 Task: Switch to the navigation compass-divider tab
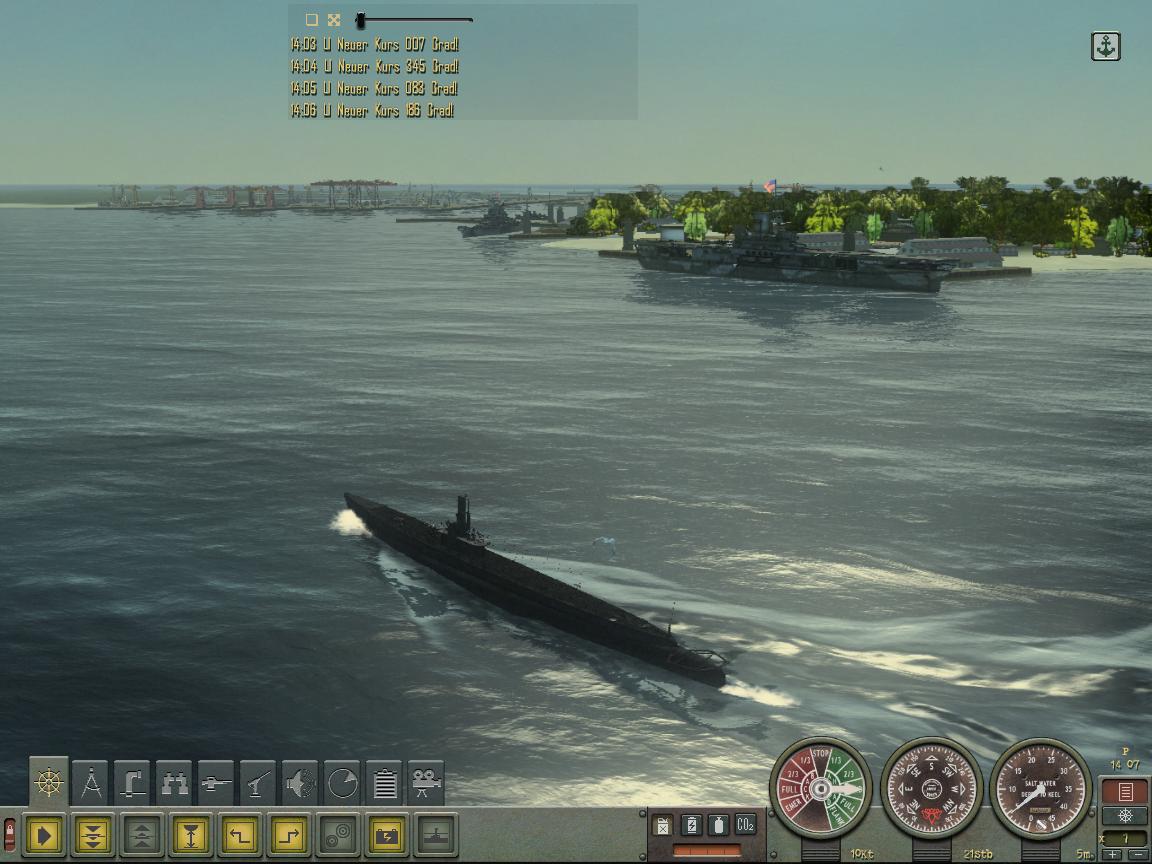pos(91,783)
